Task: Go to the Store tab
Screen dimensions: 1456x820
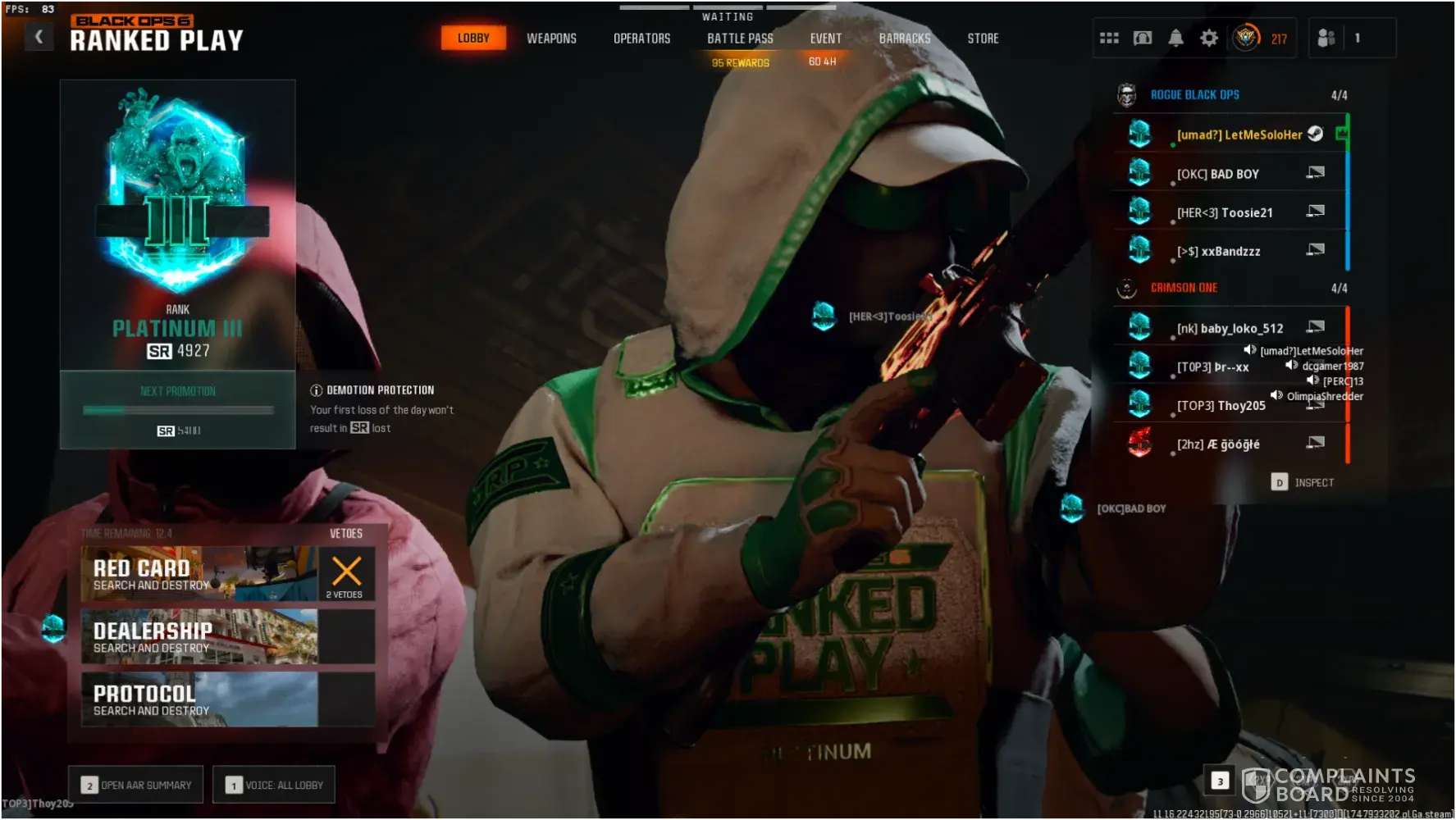Action: [983, 39]
